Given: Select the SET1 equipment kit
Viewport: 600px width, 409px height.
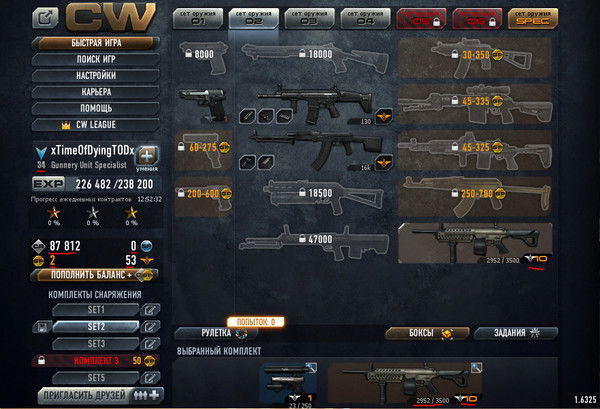Looking at the screenshot, I should [97, 310].
